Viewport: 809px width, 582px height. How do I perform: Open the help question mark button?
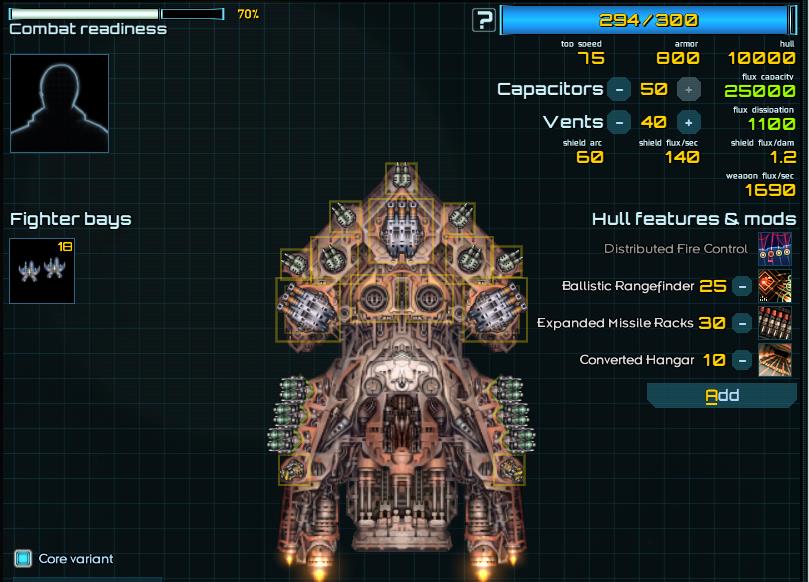[484, 19]
